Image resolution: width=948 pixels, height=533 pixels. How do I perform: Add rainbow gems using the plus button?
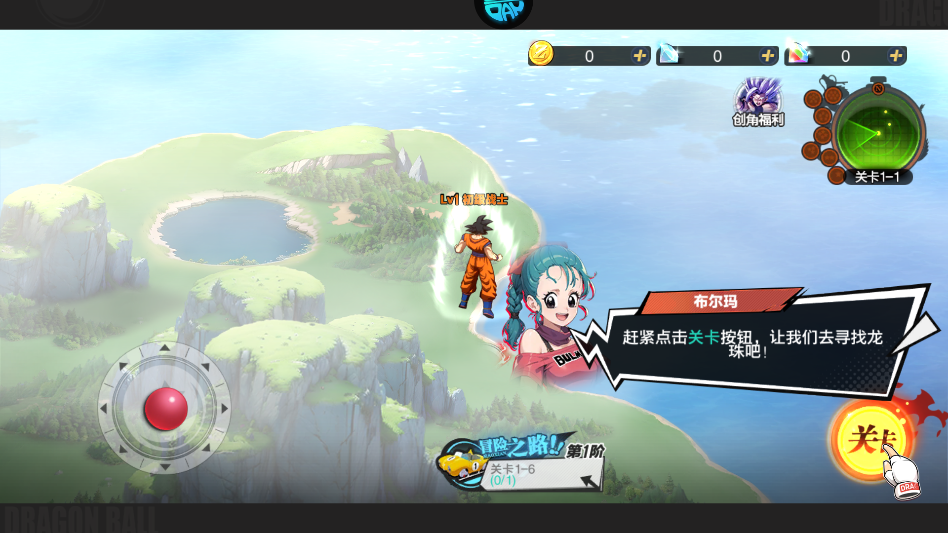pyautogui.click(x=896, y=56)
